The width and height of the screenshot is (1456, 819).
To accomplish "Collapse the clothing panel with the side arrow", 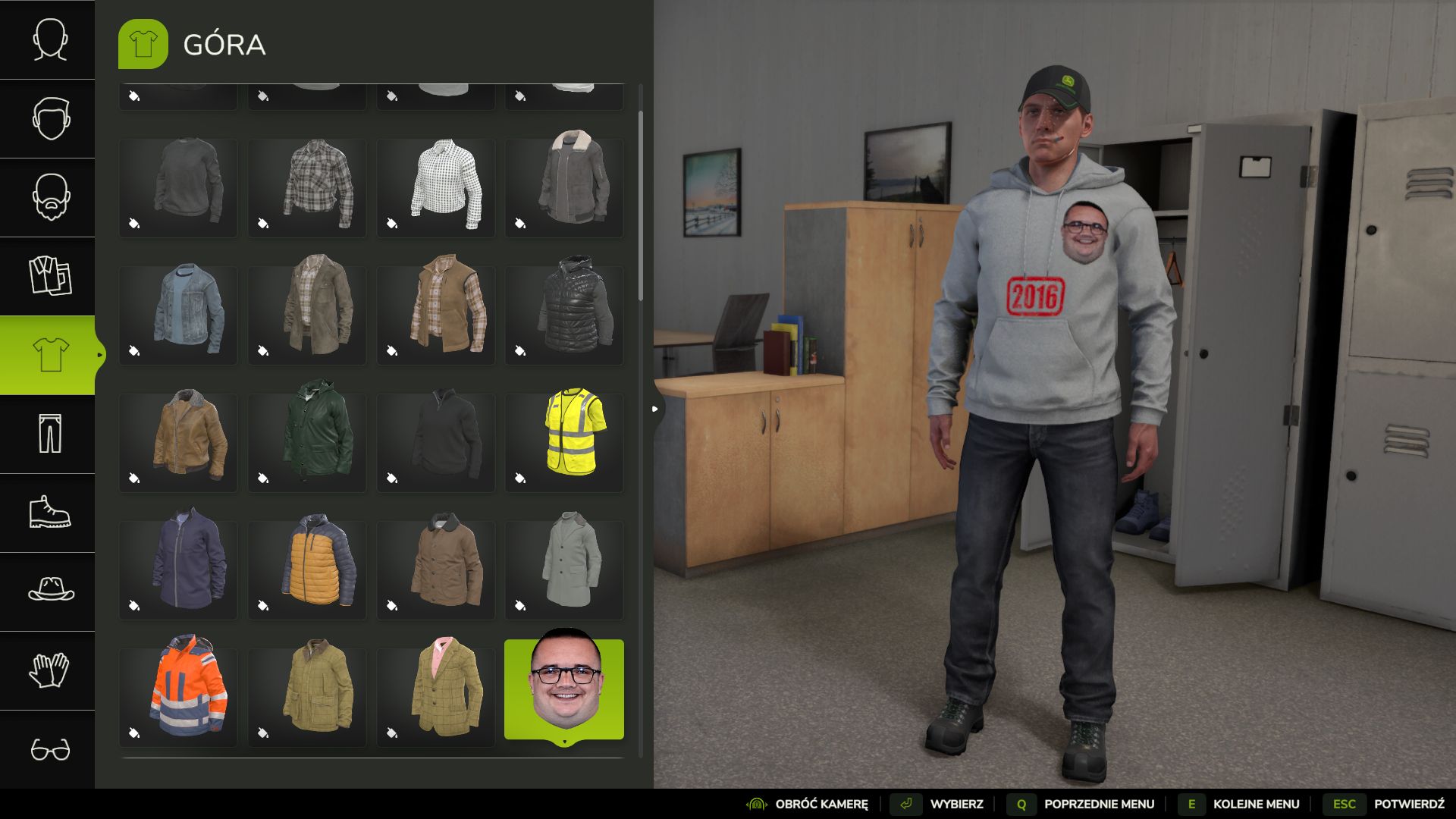I will pyautogui.click(x=654, y=408).
